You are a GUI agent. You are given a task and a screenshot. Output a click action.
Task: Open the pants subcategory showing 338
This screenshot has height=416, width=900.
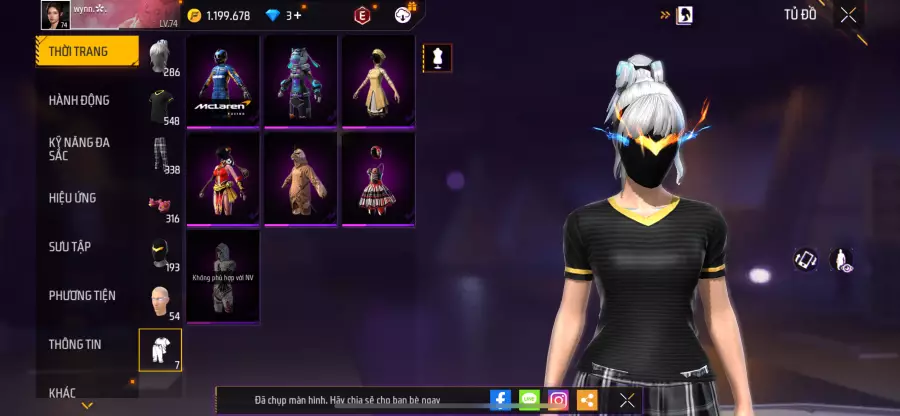click(160, 155)
